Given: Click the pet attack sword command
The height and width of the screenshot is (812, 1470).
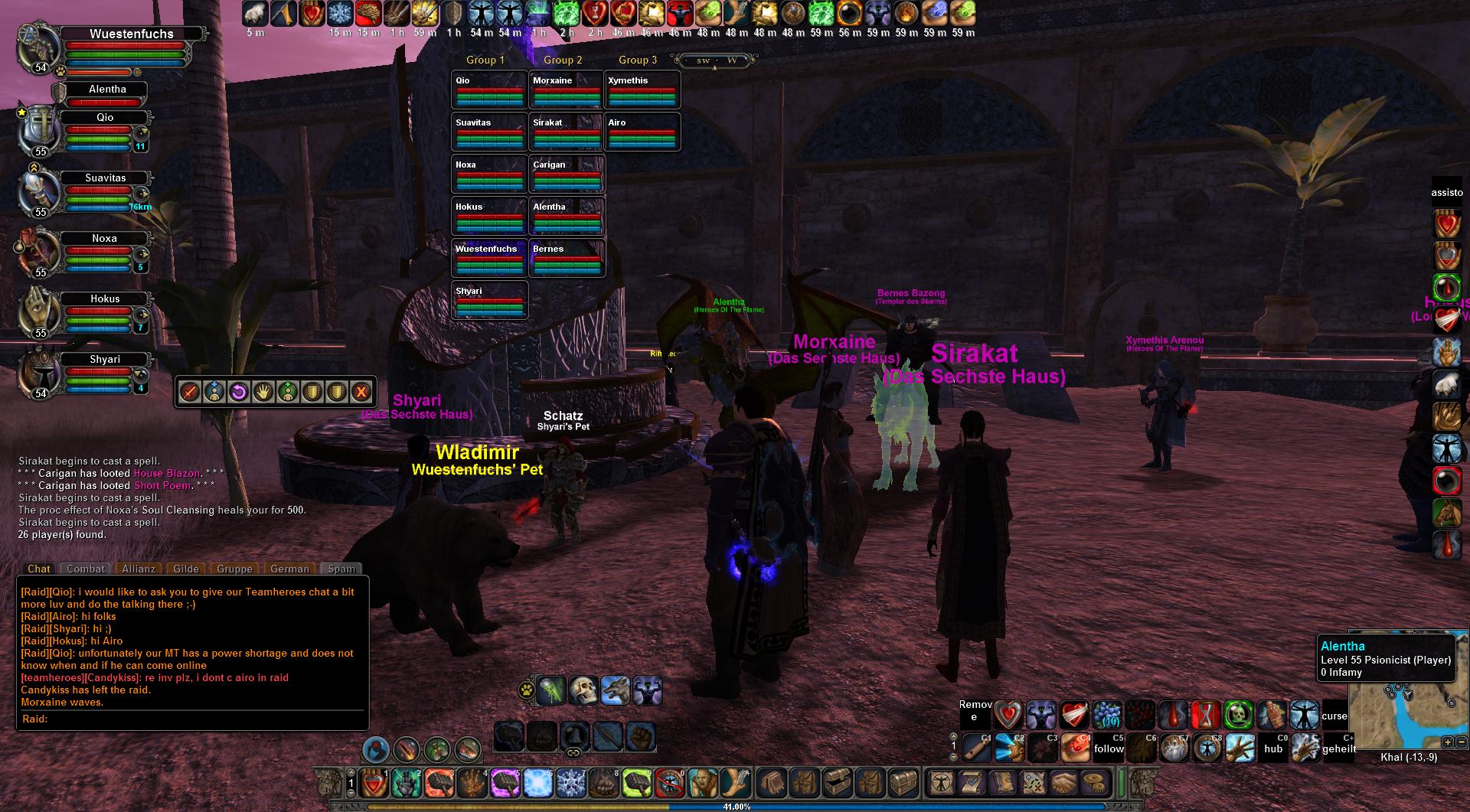Looking at the screenshot, I should click(190, 393).
